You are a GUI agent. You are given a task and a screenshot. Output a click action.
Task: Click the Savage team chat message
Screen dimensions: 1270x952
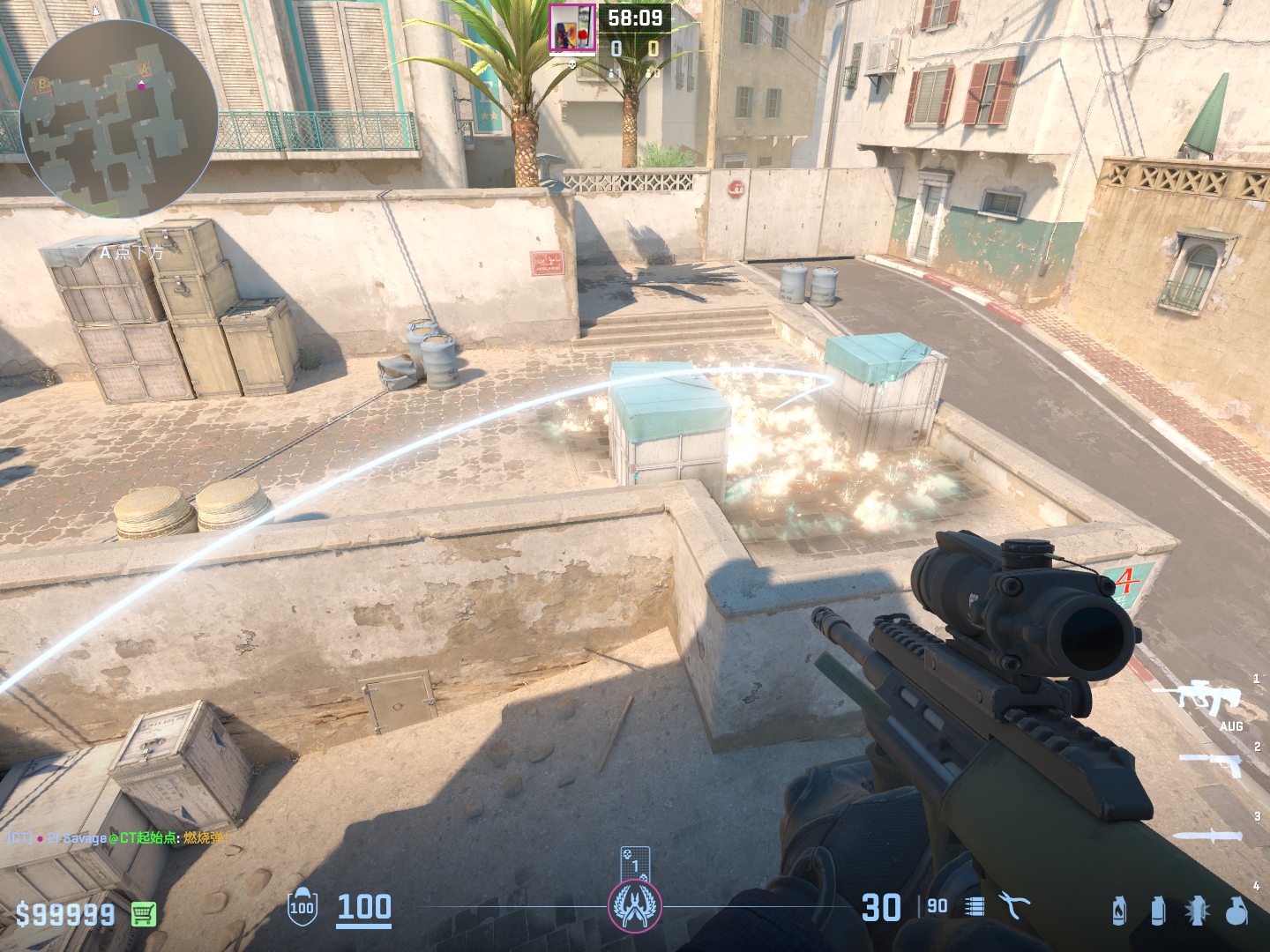119,837
